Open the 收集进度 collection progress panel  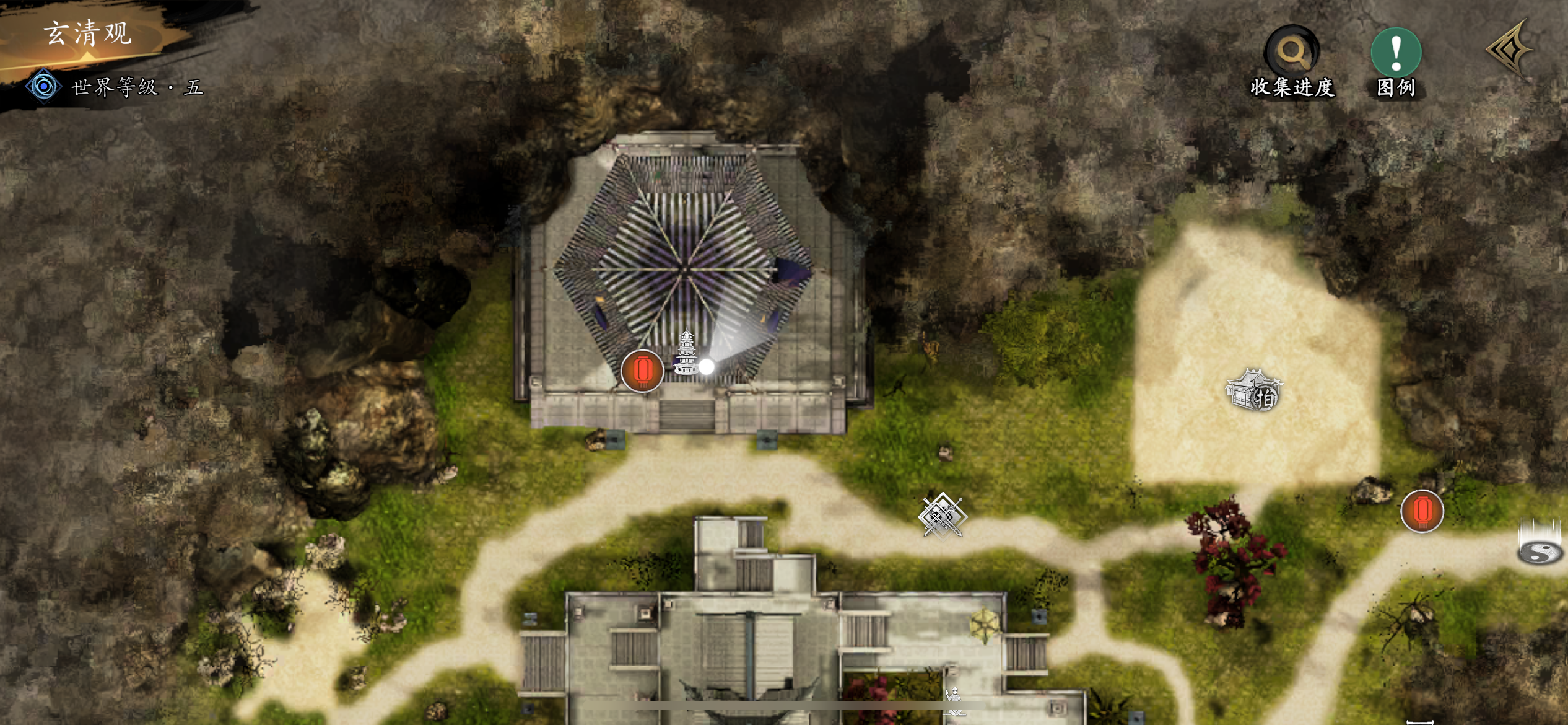coord(1291,61)
